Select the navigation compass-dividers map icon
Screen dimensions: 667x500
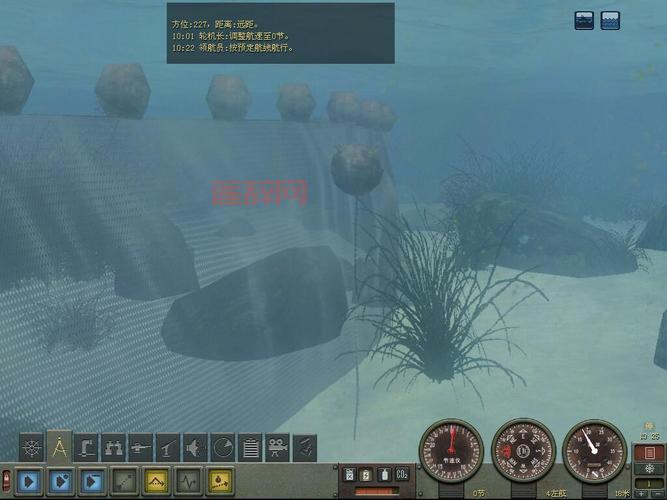pos(60,447)
